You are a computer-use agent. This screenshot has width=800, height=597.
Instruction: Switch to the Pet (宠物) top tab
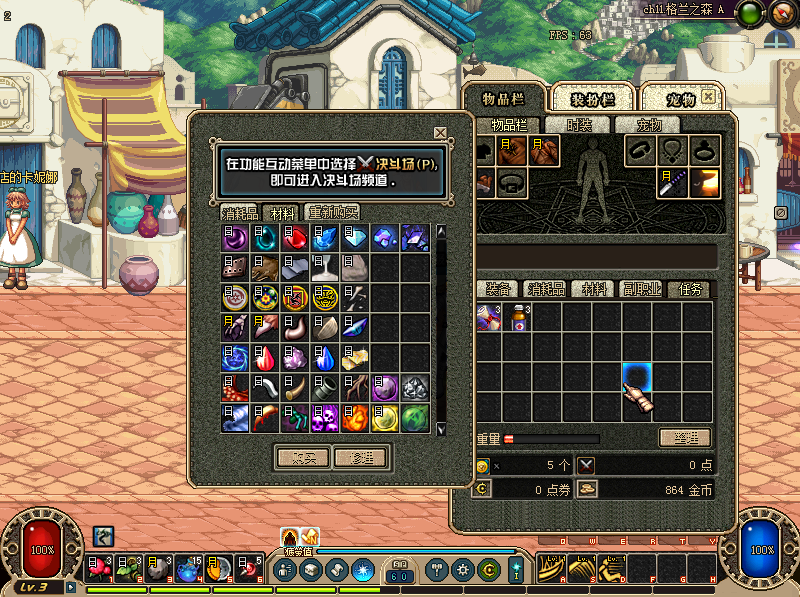680,99
